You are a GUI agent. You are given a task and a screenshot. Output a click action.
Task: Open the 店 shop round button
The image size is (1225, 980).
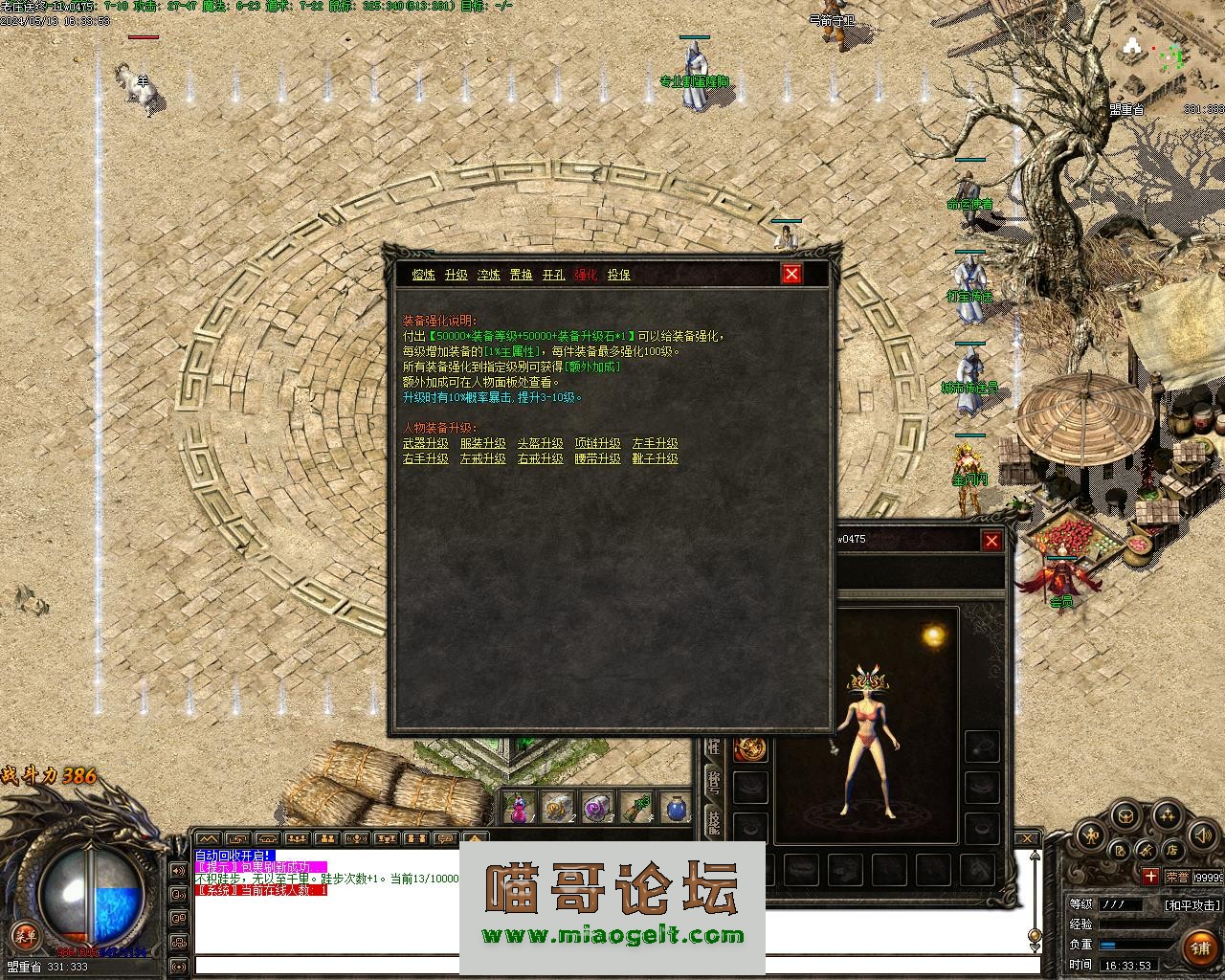pos(1171,850)
